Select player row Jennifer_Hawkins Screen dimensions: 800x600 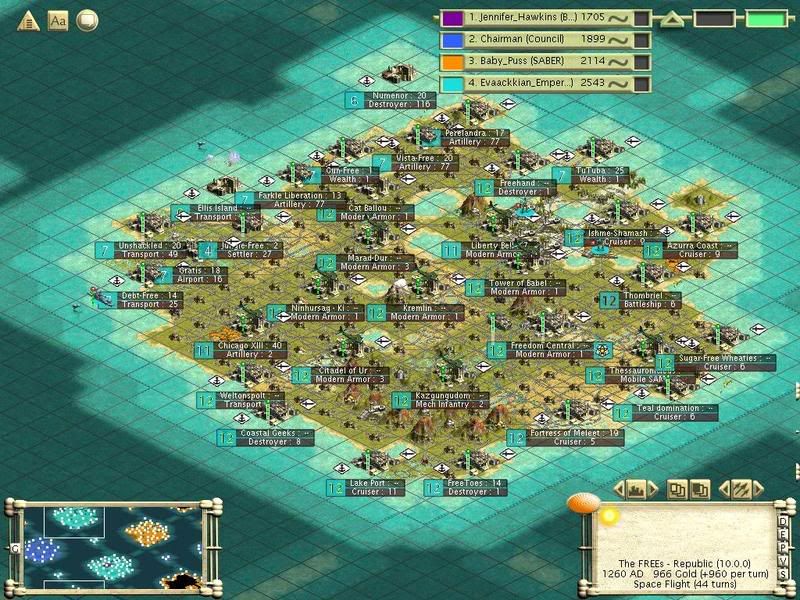coord(535,17)
